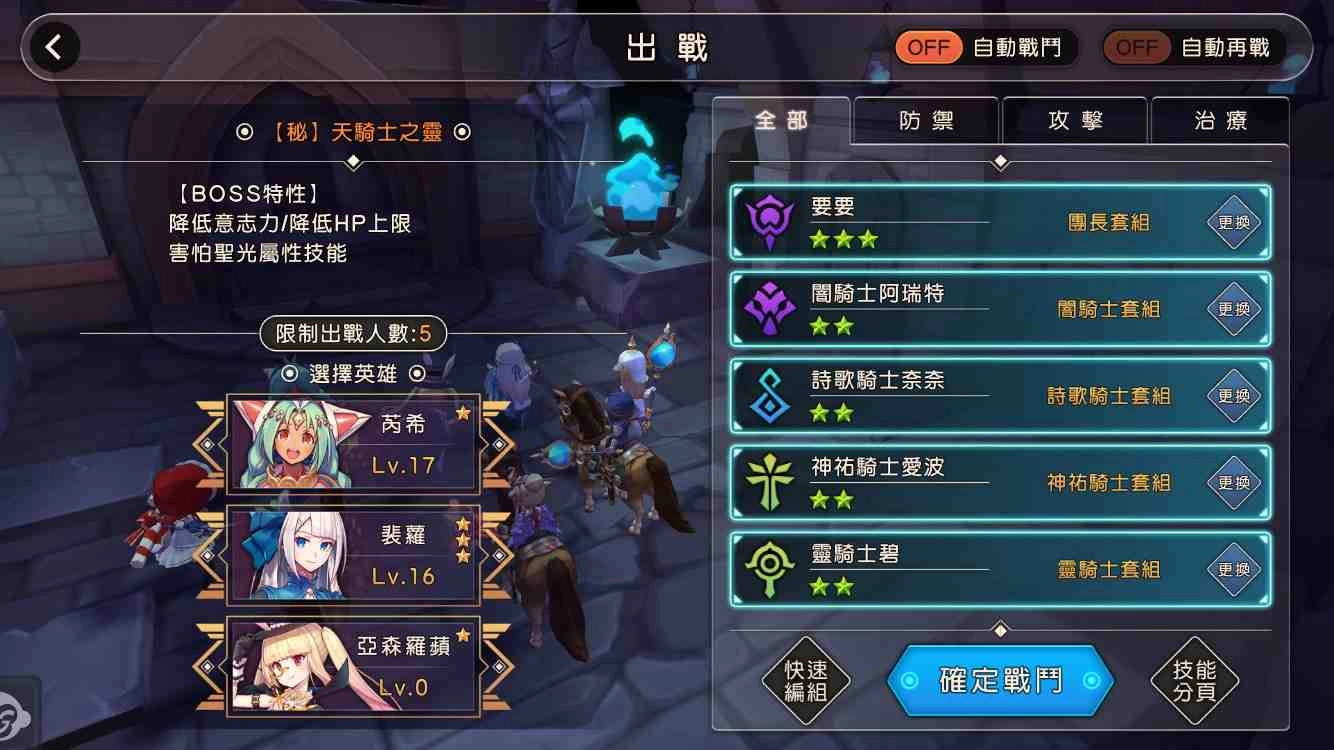Tap the back arrow to exit the screen
Screen dimensions: 1334x750
pos(55,46)
